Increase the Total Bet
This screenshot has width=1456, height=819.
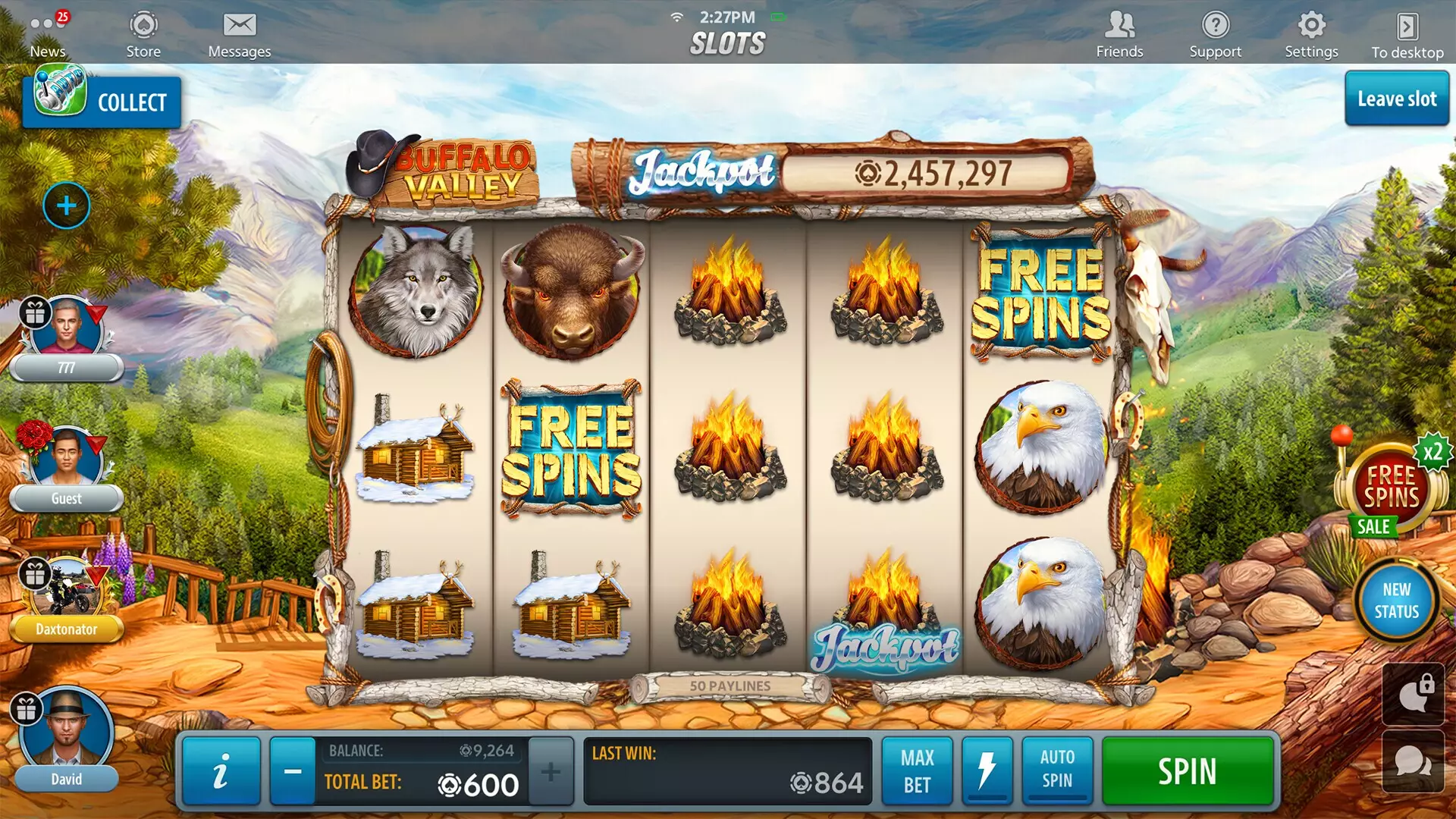(x=551, y=771)
